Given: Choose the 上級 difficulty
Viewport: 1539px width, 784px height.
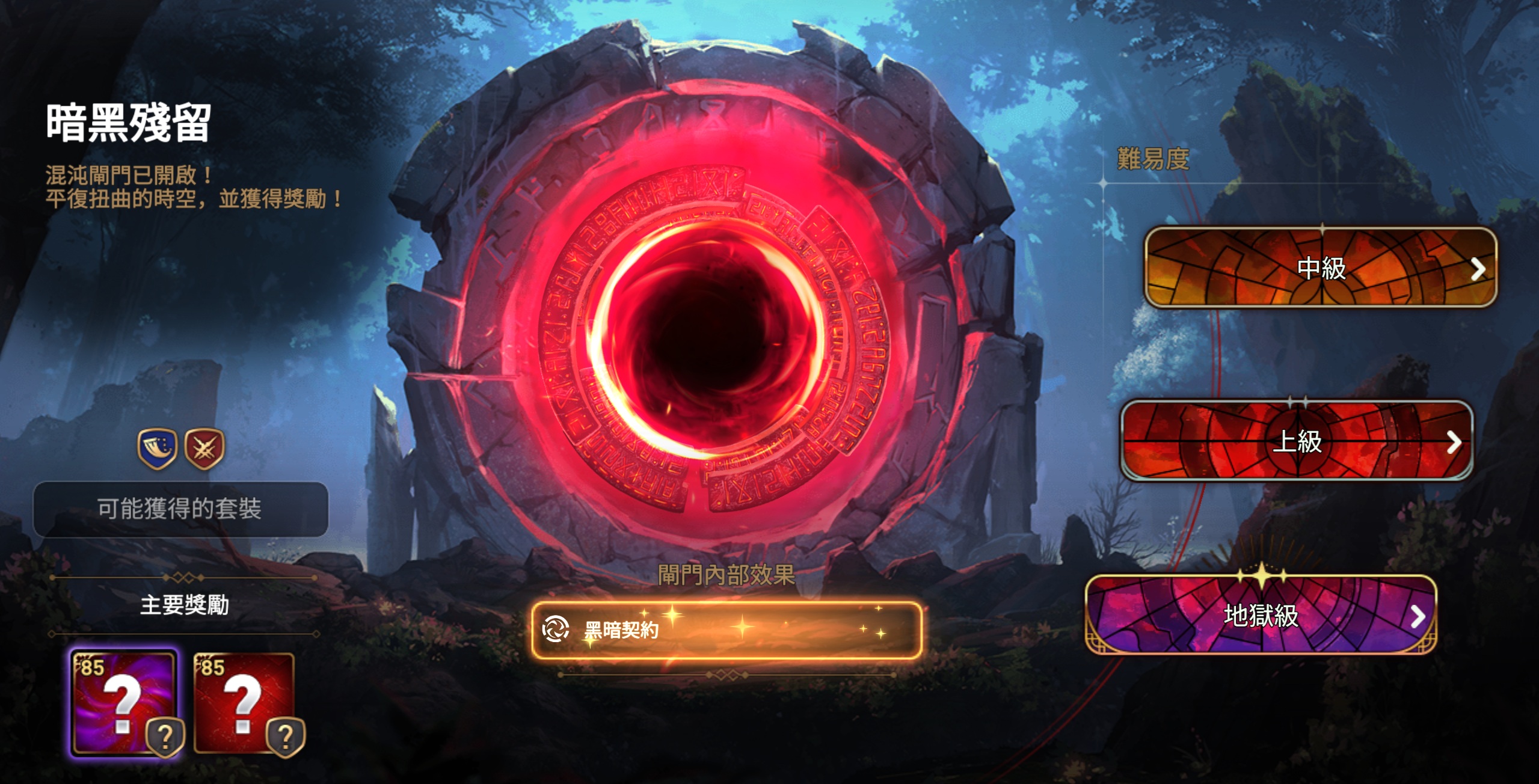Looking at the screenshot, I should pyautogui.click(x=1297, y=441).
